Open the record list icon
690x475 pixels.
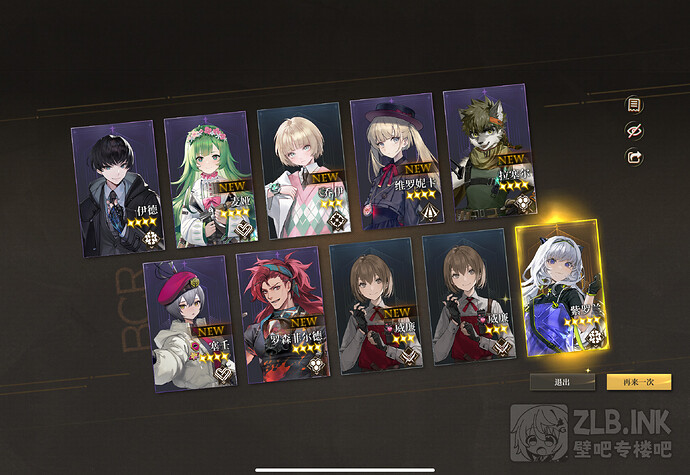(633, 104)
